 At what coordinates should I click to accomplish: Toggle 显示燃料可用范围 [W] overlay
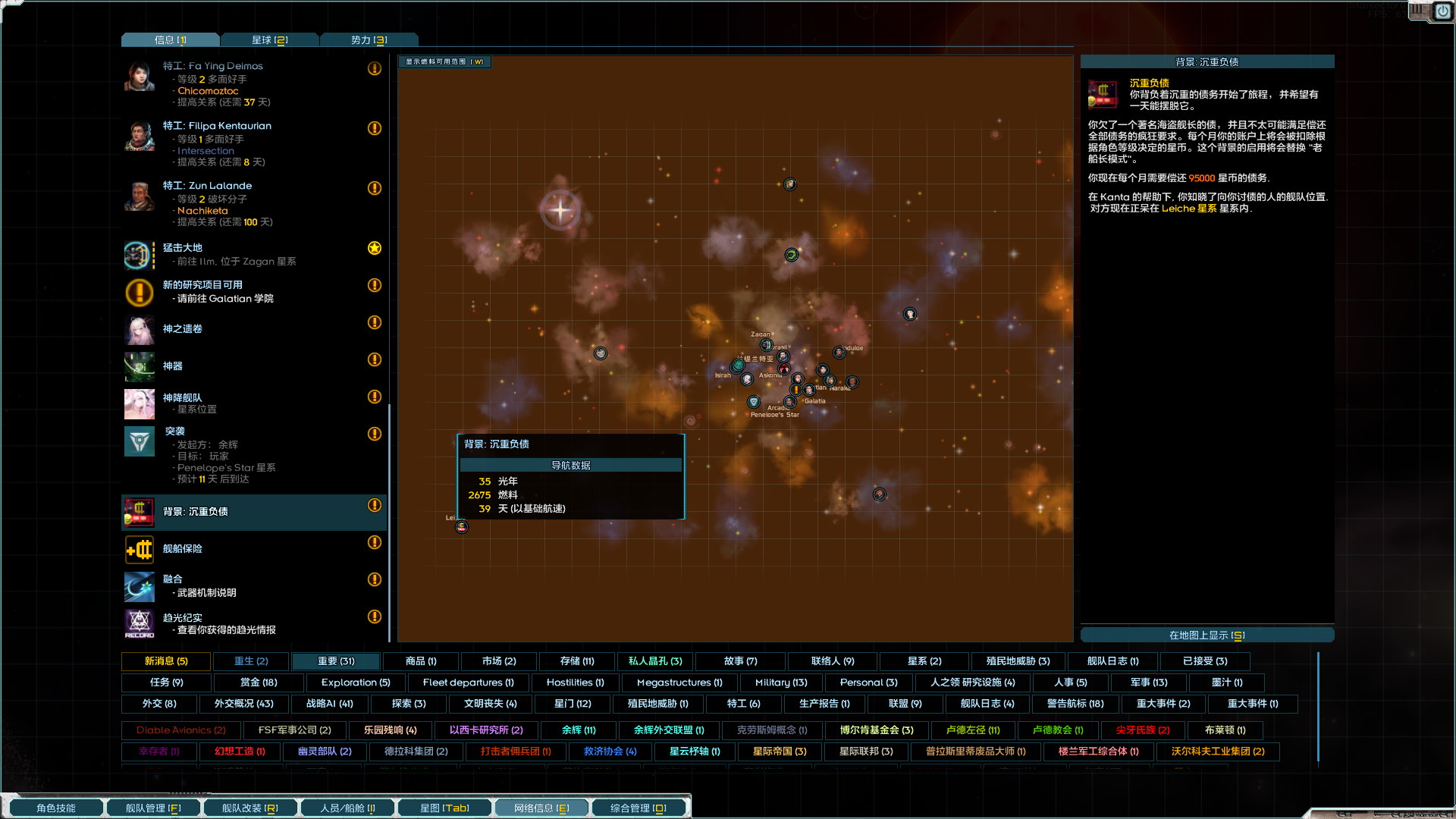point(444,61)
